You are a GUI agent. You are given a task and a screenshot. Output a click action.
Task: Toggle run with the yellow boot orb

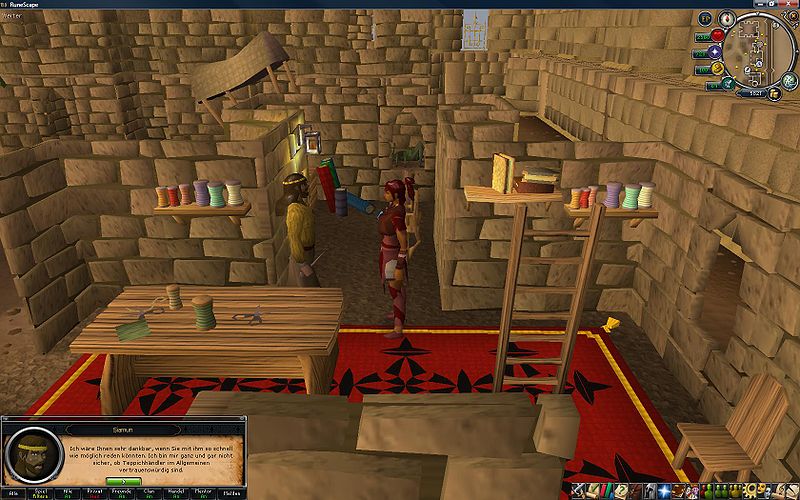(718, 69)
